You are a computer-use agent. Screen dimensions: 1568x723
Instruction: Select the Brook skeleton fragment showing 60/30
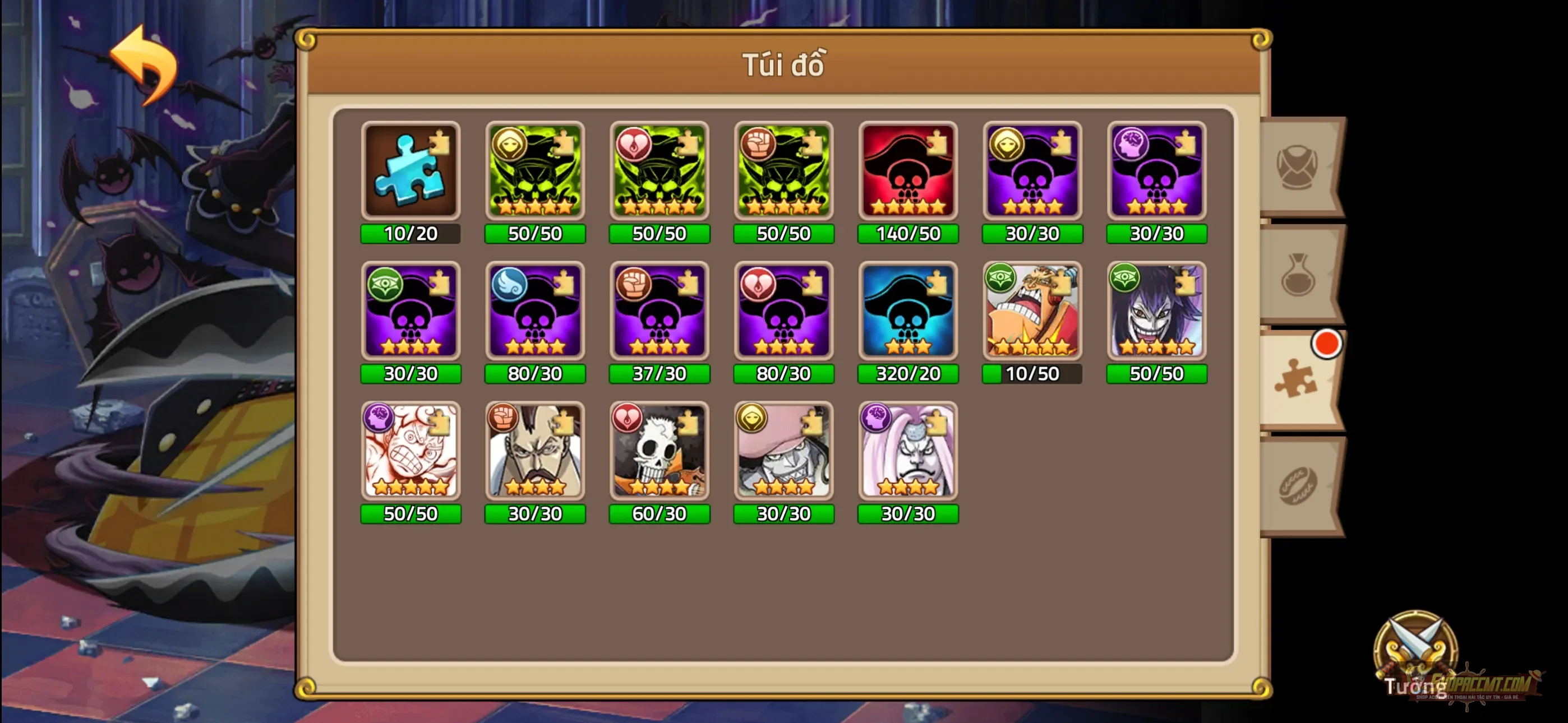click(x=659, y=453)
